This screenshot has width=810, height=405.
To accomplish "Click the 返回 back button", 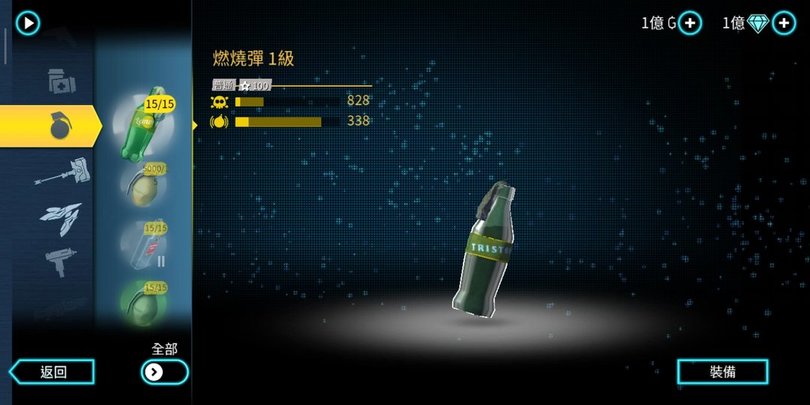I will pyautogui.click(x=53, y=372).
